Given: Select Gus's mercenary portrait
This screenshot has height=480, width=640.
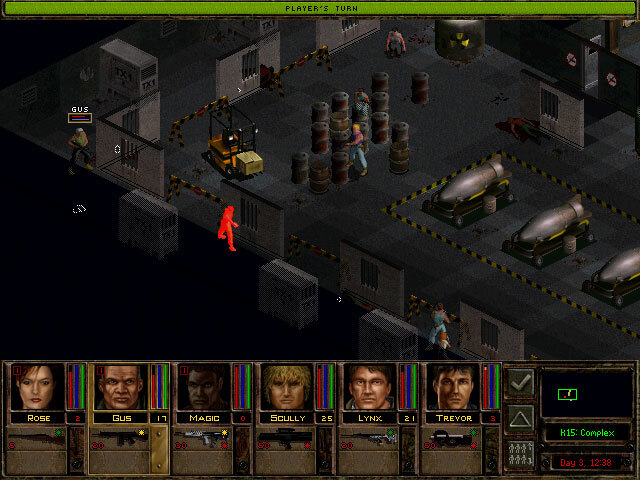Looking at the screenshot, I should [120, 386].
